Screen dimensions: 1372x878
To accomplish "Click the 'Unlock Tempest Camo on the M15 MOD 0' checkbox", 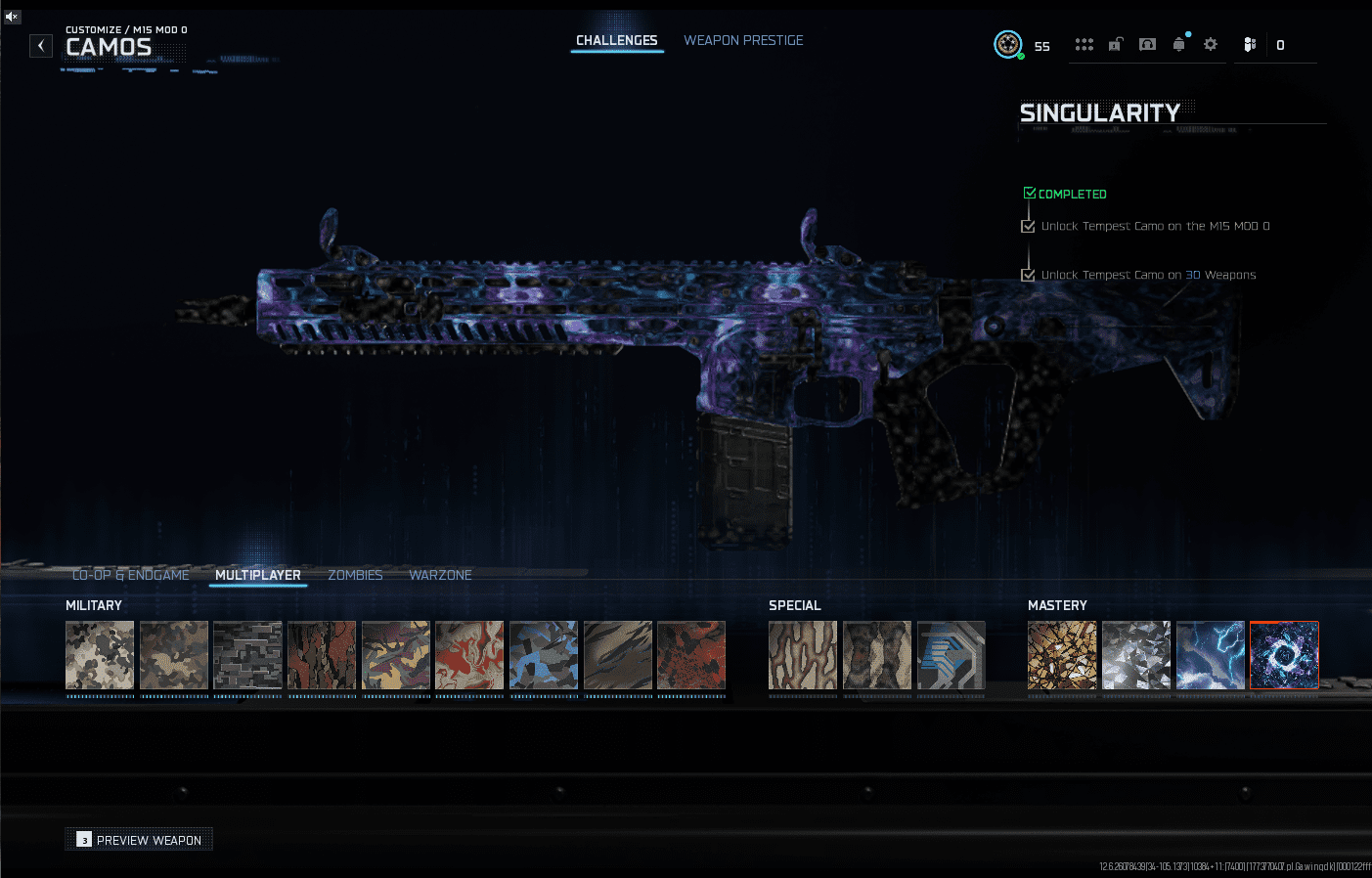I will pyautogui.click(x=1028, y=226).
